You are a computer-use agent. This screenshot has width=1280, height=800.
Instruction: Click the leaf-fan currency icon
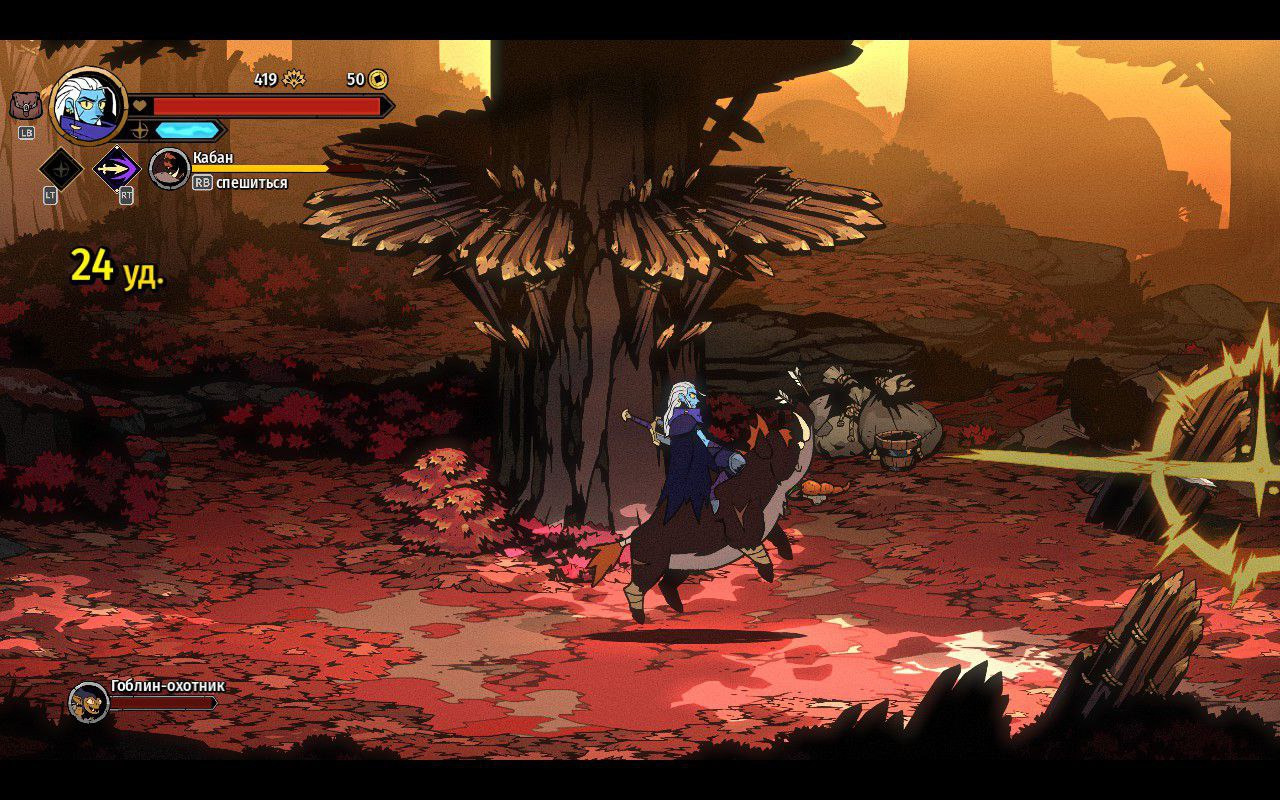pos(294,79)
